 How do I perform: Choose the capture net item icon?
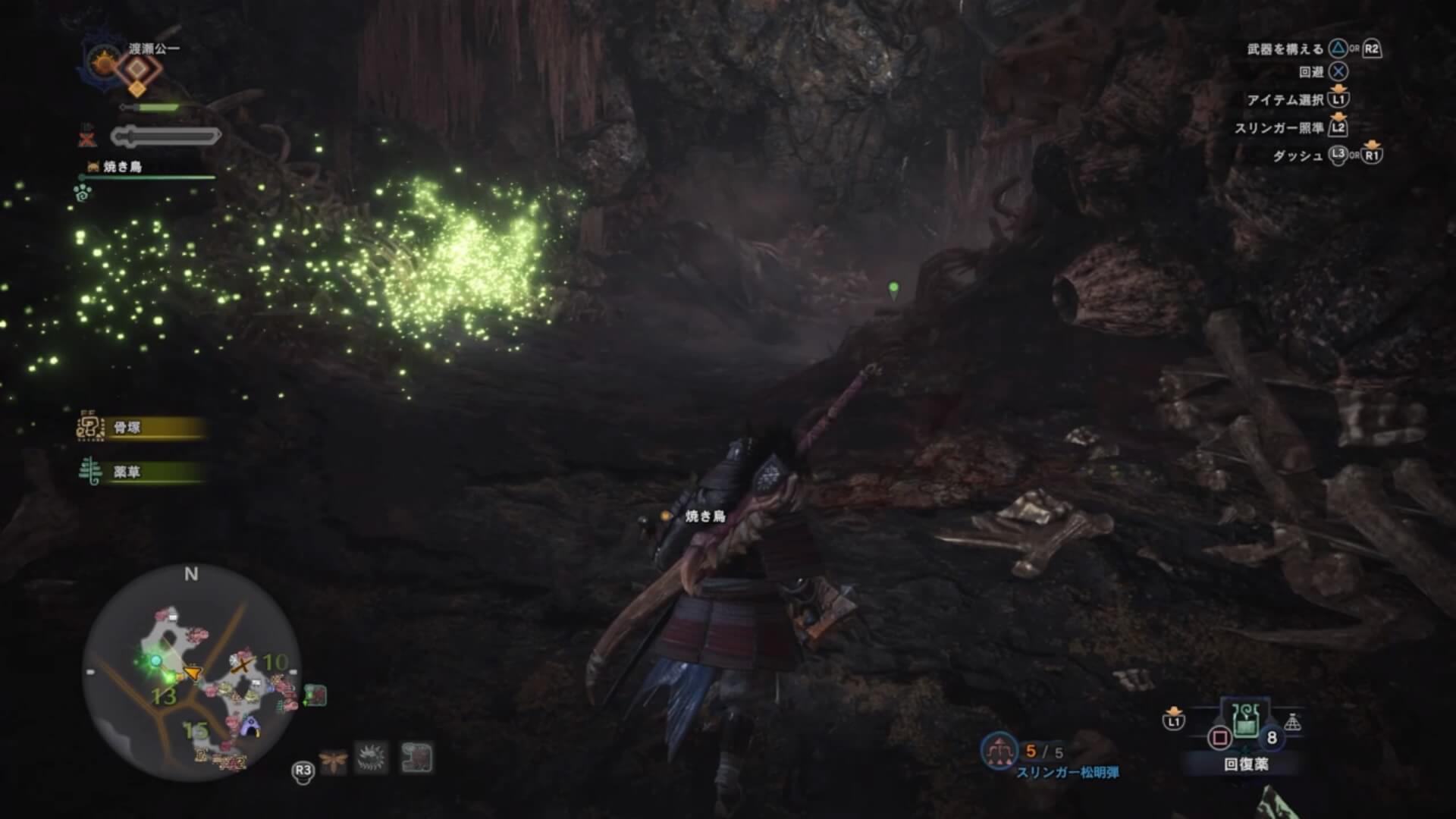pyautogui.click(x=1292, y=723)
